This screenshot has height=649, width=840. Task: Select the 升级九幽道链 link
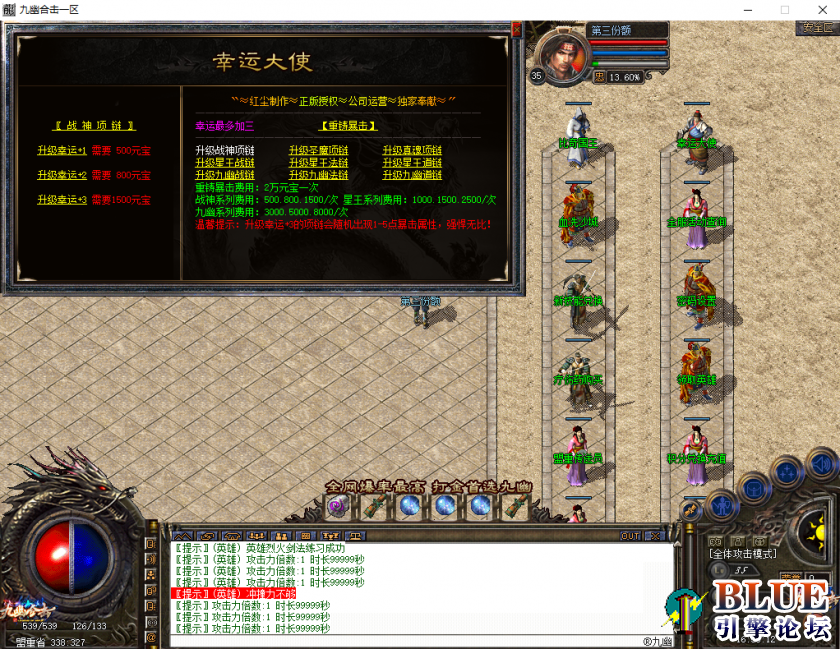pyautogui.click(x=412, y=174)
